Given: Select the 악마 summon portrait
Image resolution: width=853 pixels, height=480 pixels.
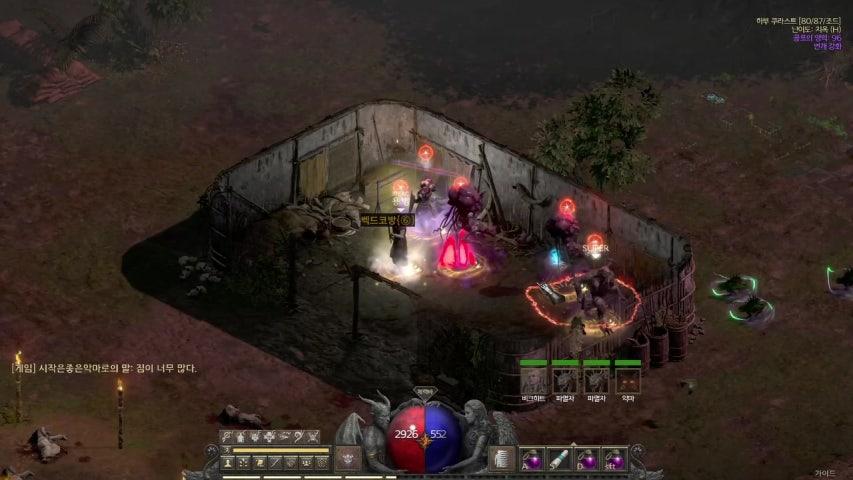Looking at the screenshot, I should [628, 381].
